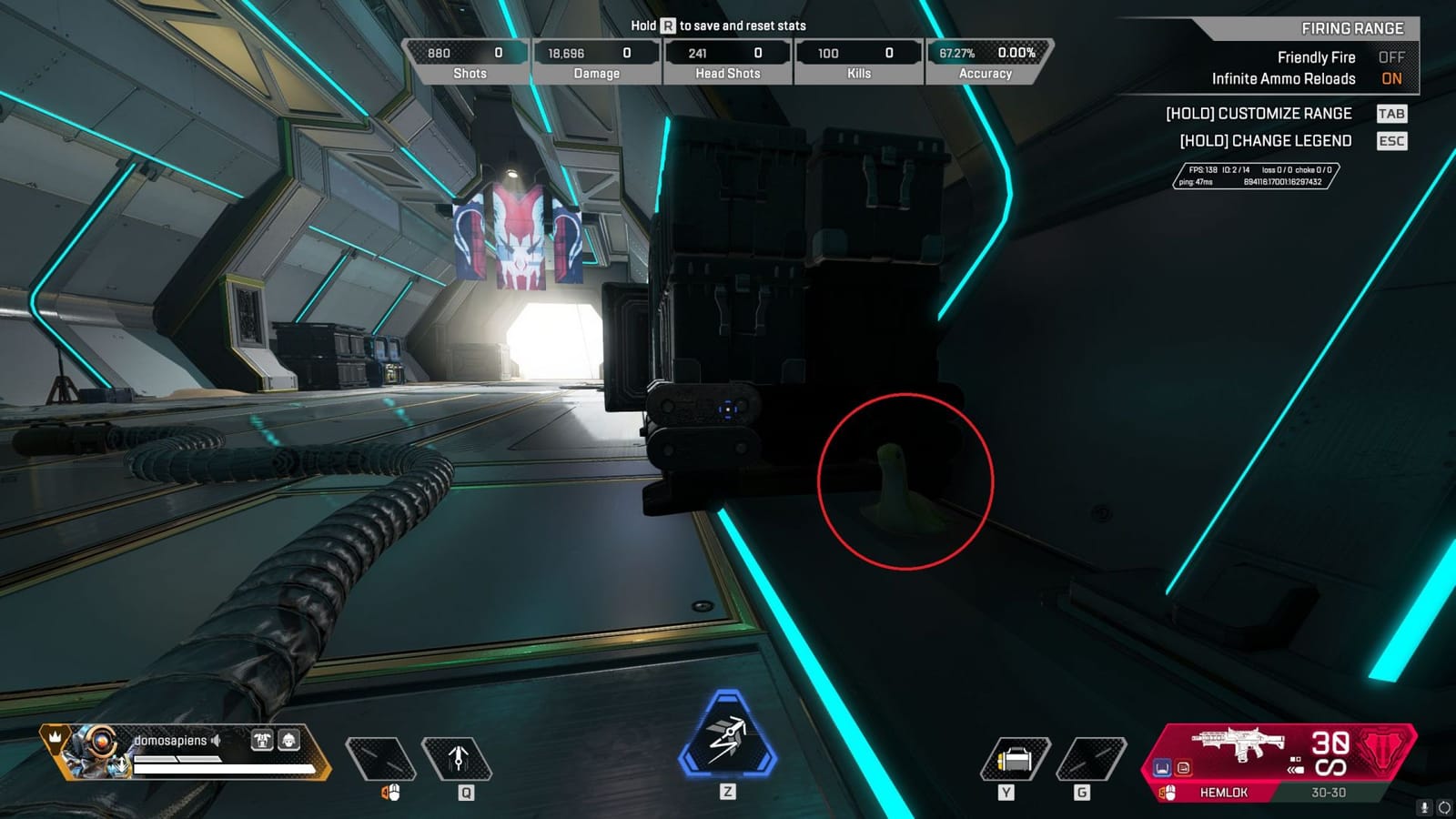Open the Kills stat panel

pyautogui.click(x=856, y=58)
